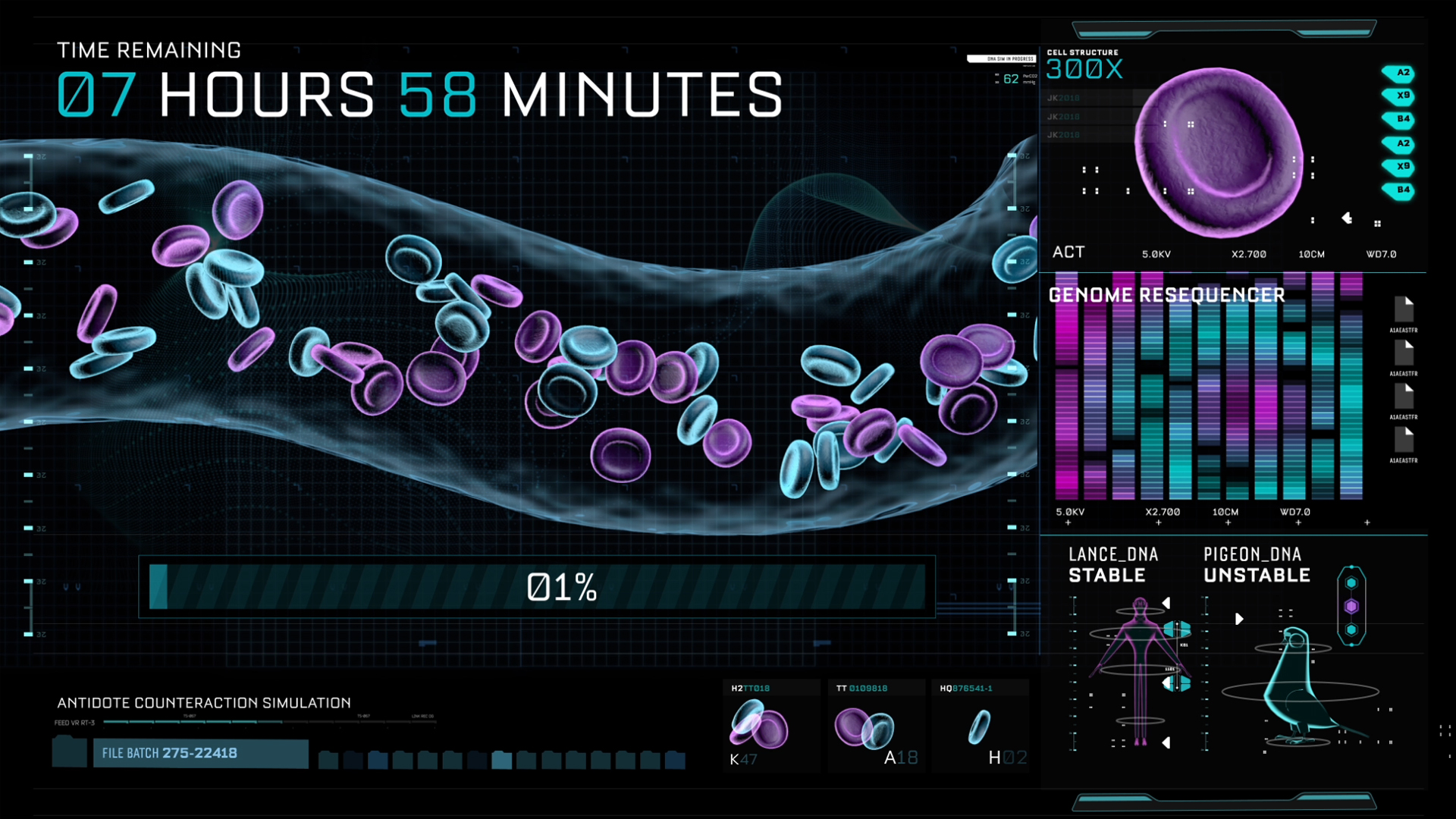Show the LANCE_DNA human figure panel
This screenshot has width=1456, height=819.
click(1138, 667)
